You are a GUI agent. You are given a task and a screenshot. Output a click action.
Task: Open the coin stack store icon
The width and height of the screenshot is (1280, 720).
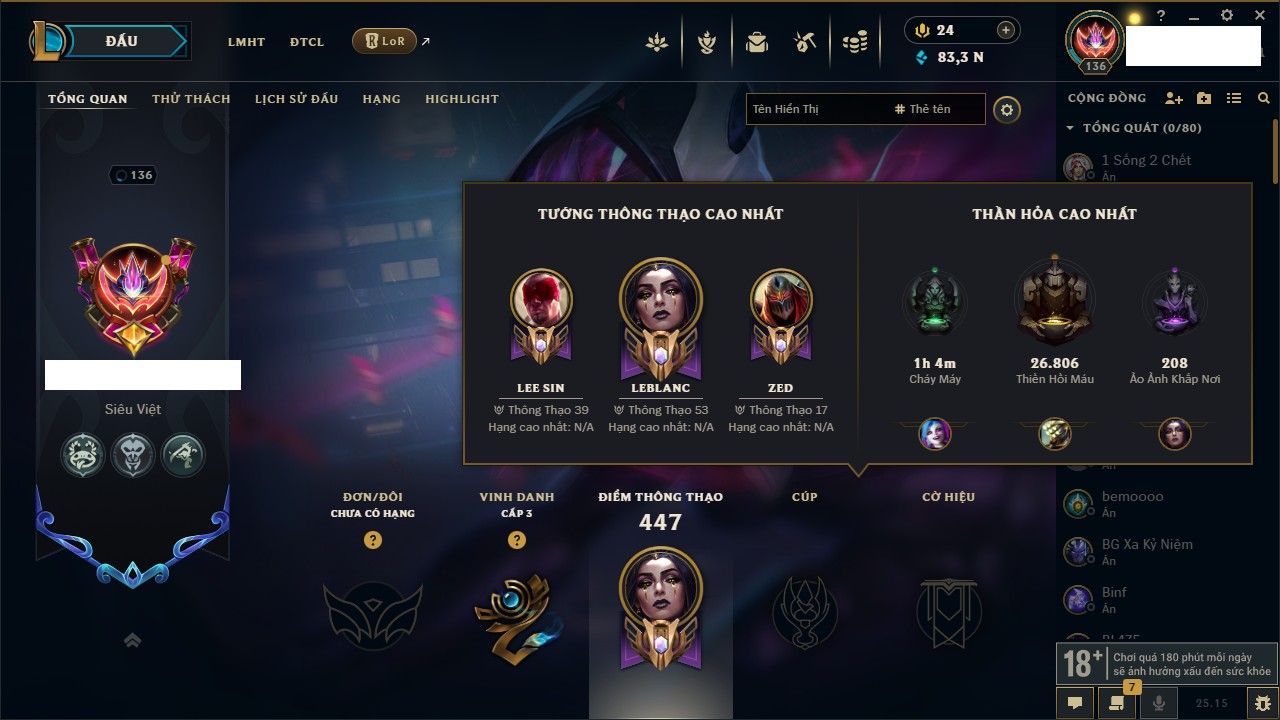pyautogui.click(x=854, y=42)
